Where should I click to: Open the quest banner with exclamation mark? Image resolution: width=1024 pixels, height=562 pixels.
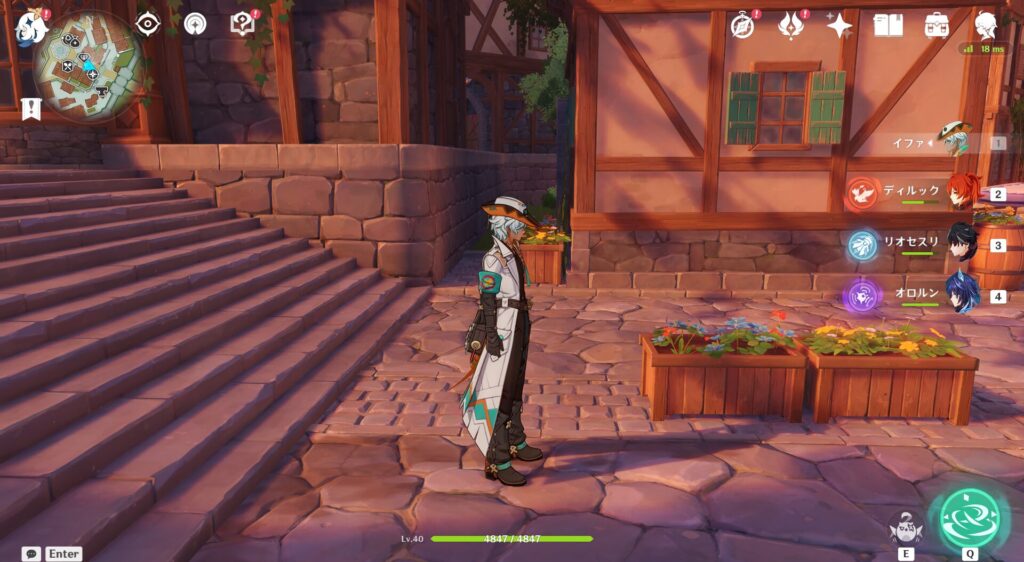coord(32,108)
